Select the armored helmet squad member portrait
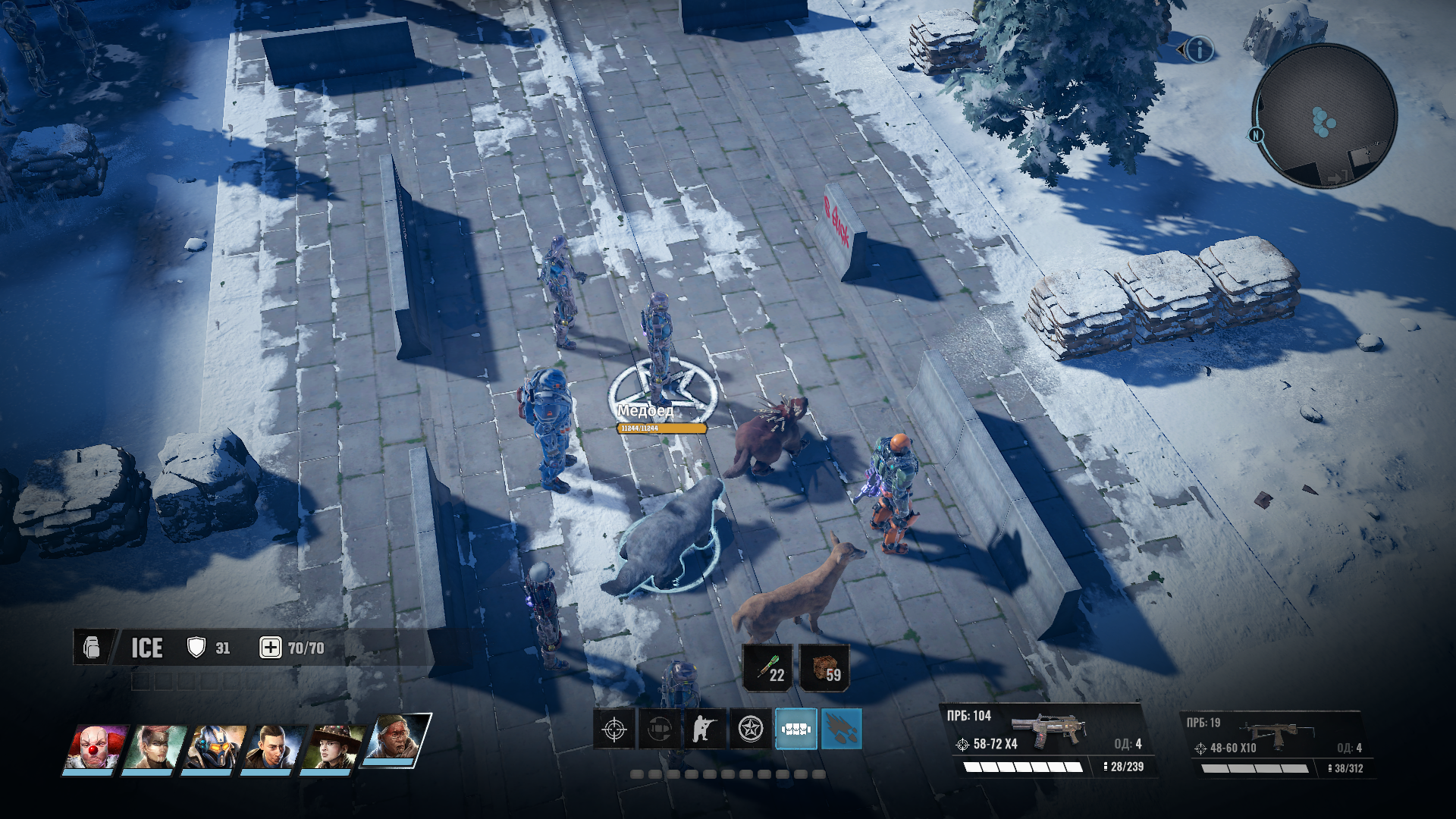1456x819 pixels. click(214, 746)
